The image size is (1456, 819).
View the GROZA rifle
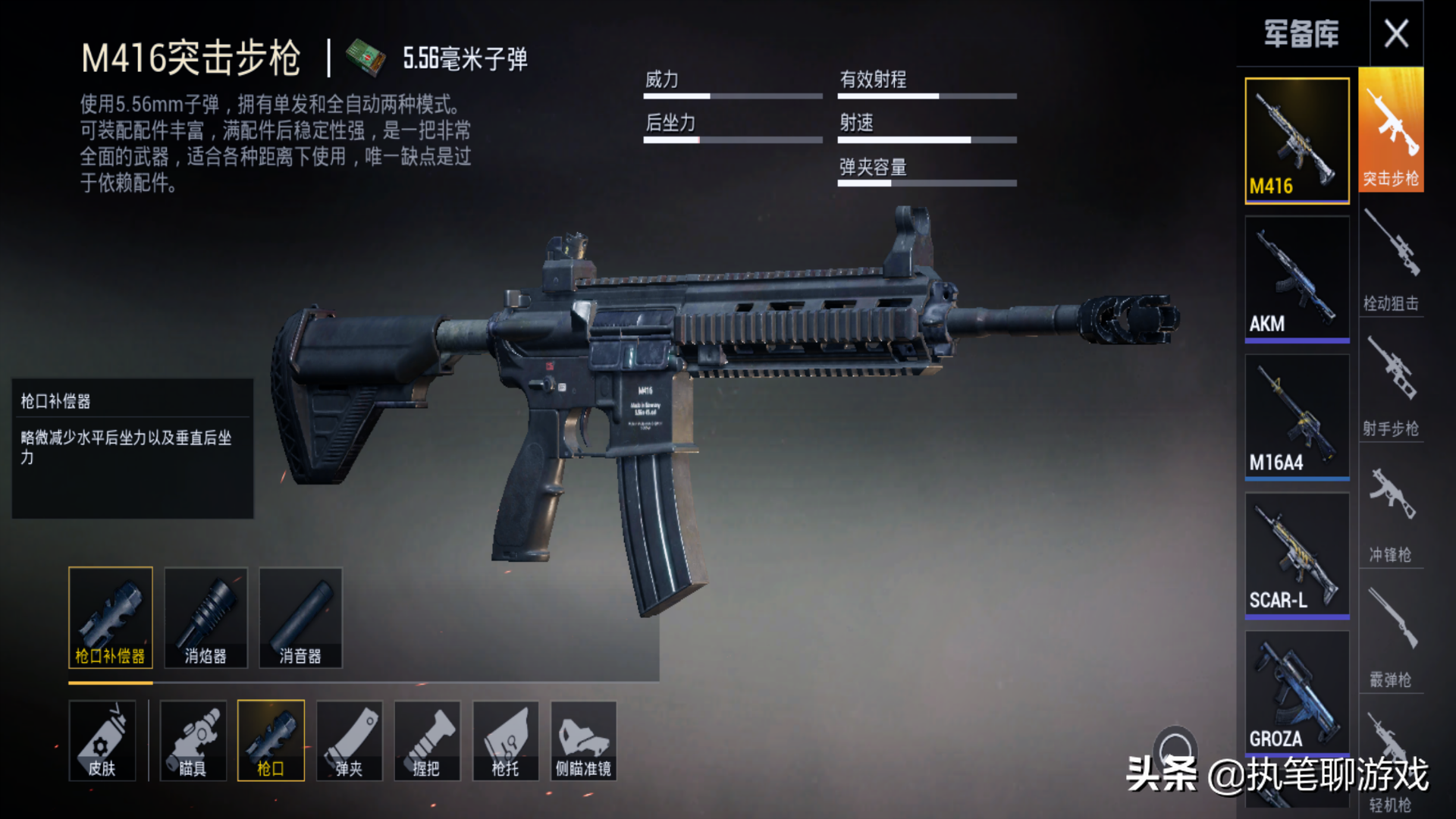(x=1297, y=692)
